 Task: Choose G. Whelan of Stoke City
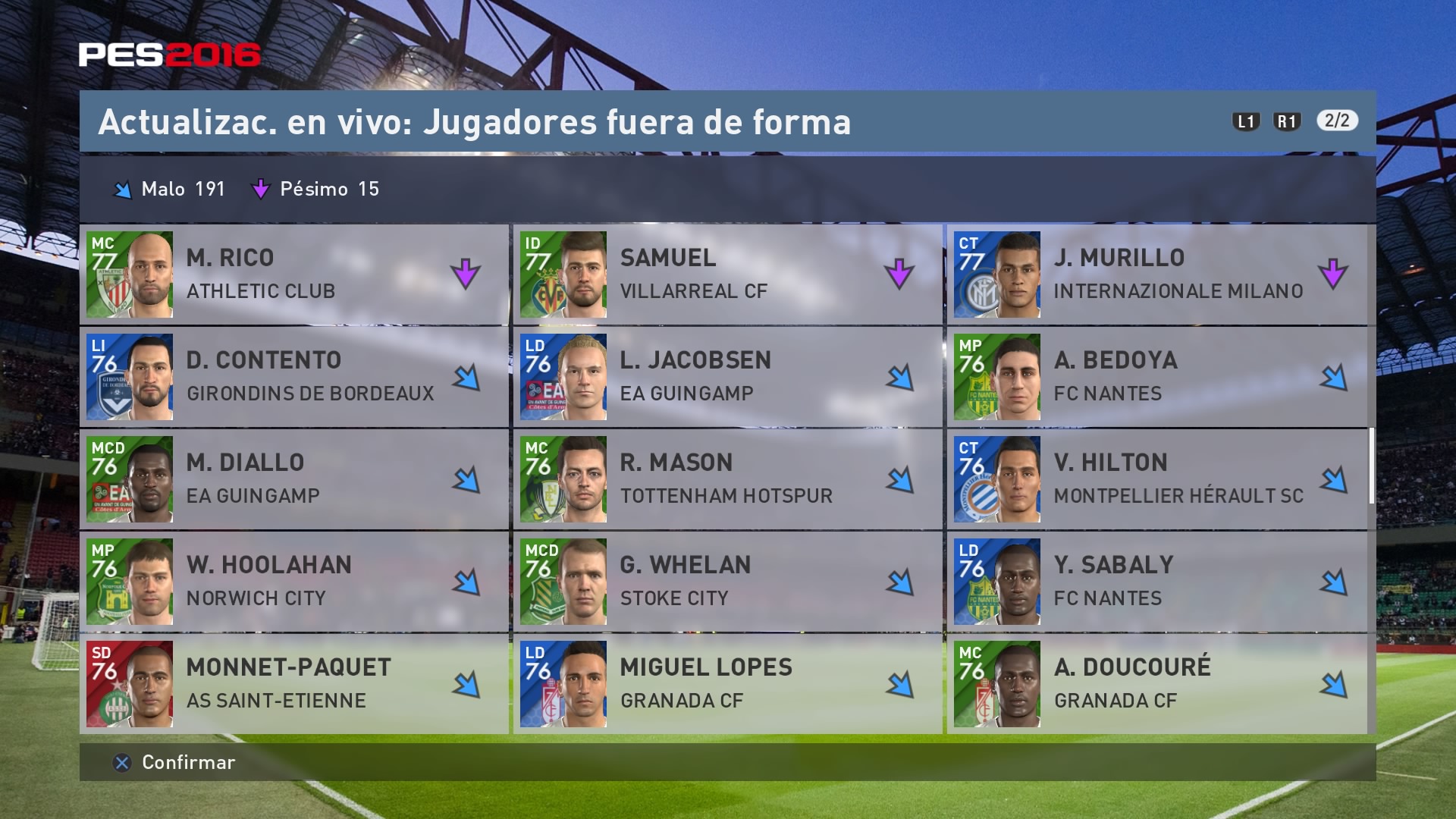pyautogui.click(x=727, y=582)
